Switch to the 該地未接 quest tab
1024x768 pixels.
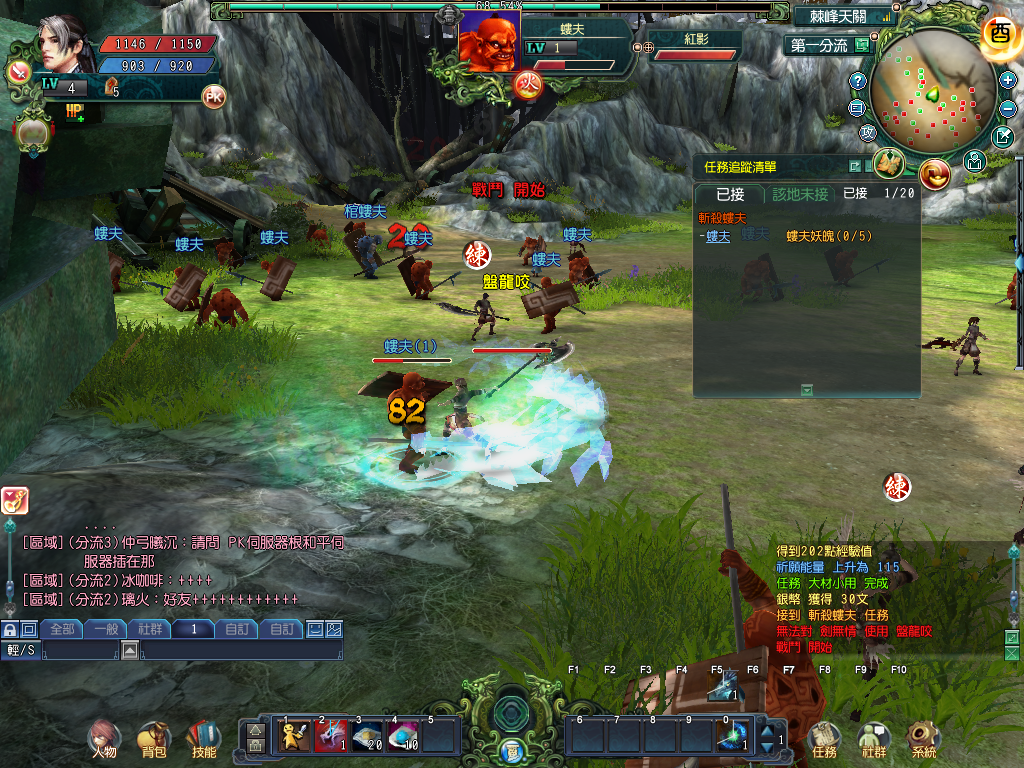(x=800, y=194)
